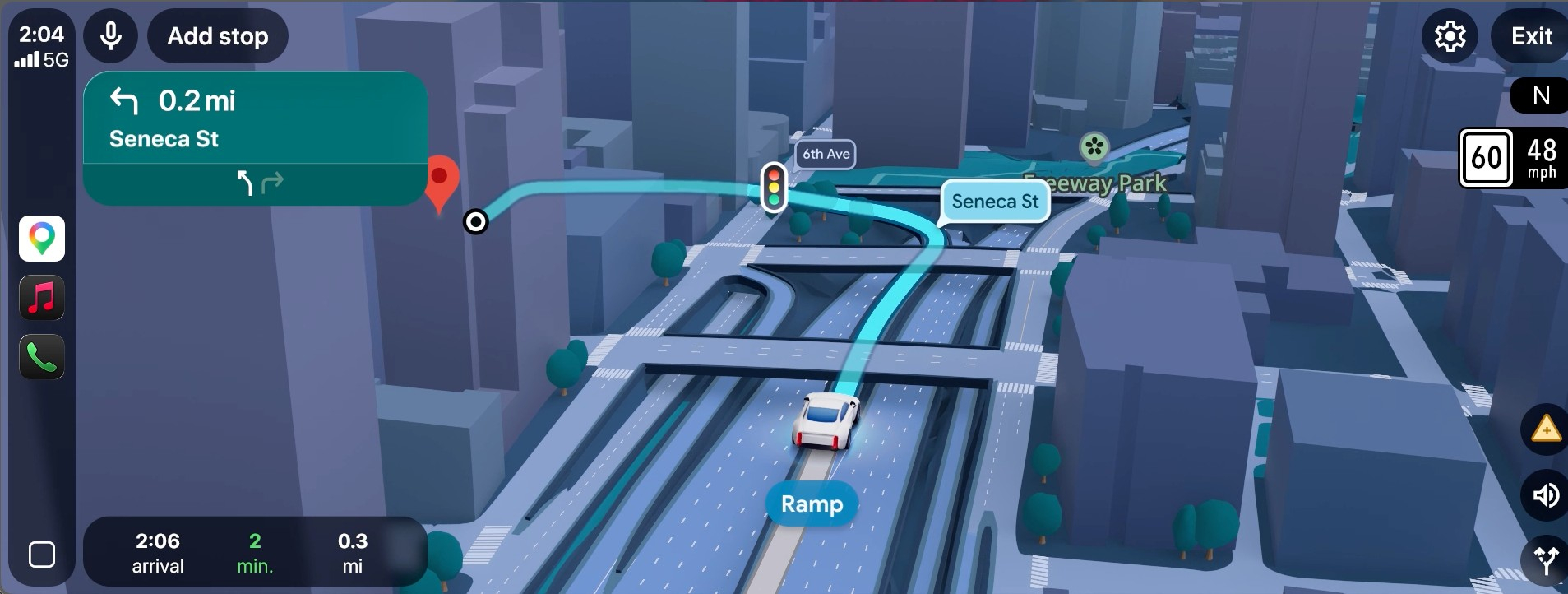This screenshot has width=1568, height=594.
Task: Tap the voice search microphone icon
Action: (109, 35)
